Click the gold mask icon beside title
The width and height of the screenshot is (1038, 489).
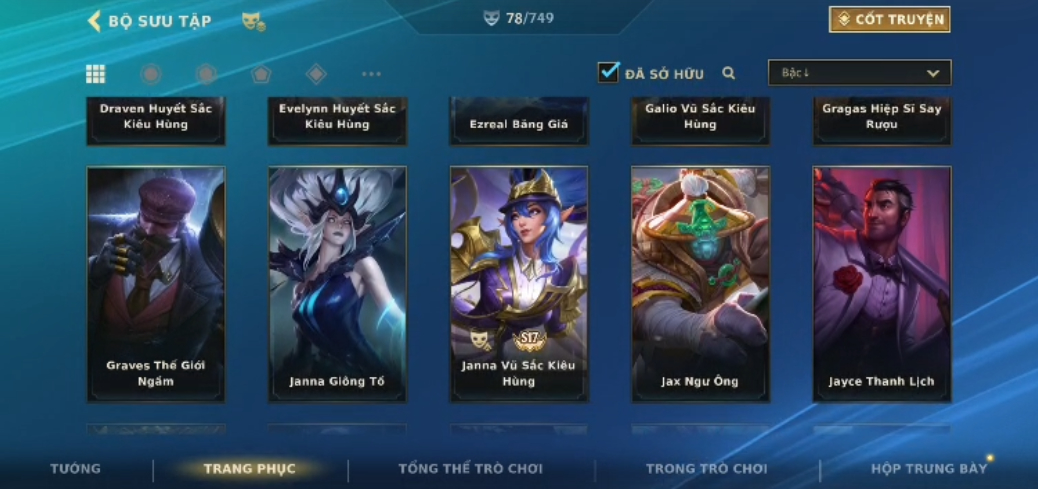[253, 21]
